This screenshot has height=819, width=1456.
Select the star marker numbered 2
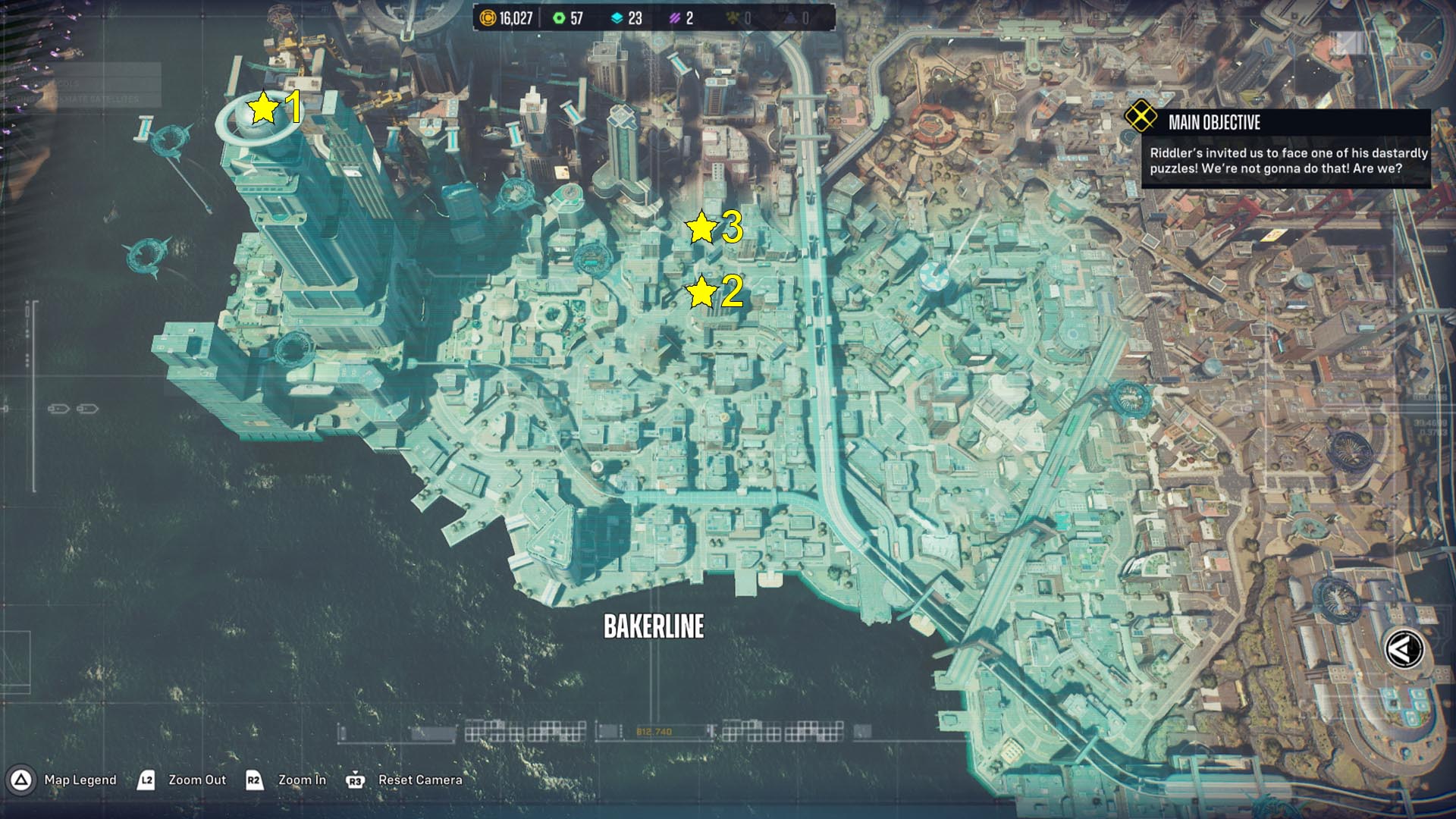point(701,292)
